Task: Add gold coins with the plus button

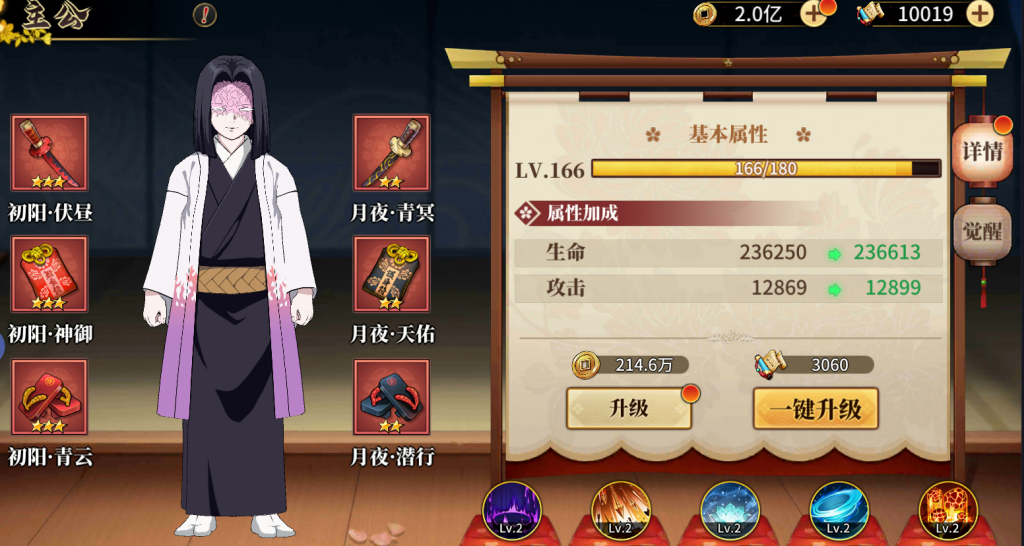Action: [x=812, y=14]
